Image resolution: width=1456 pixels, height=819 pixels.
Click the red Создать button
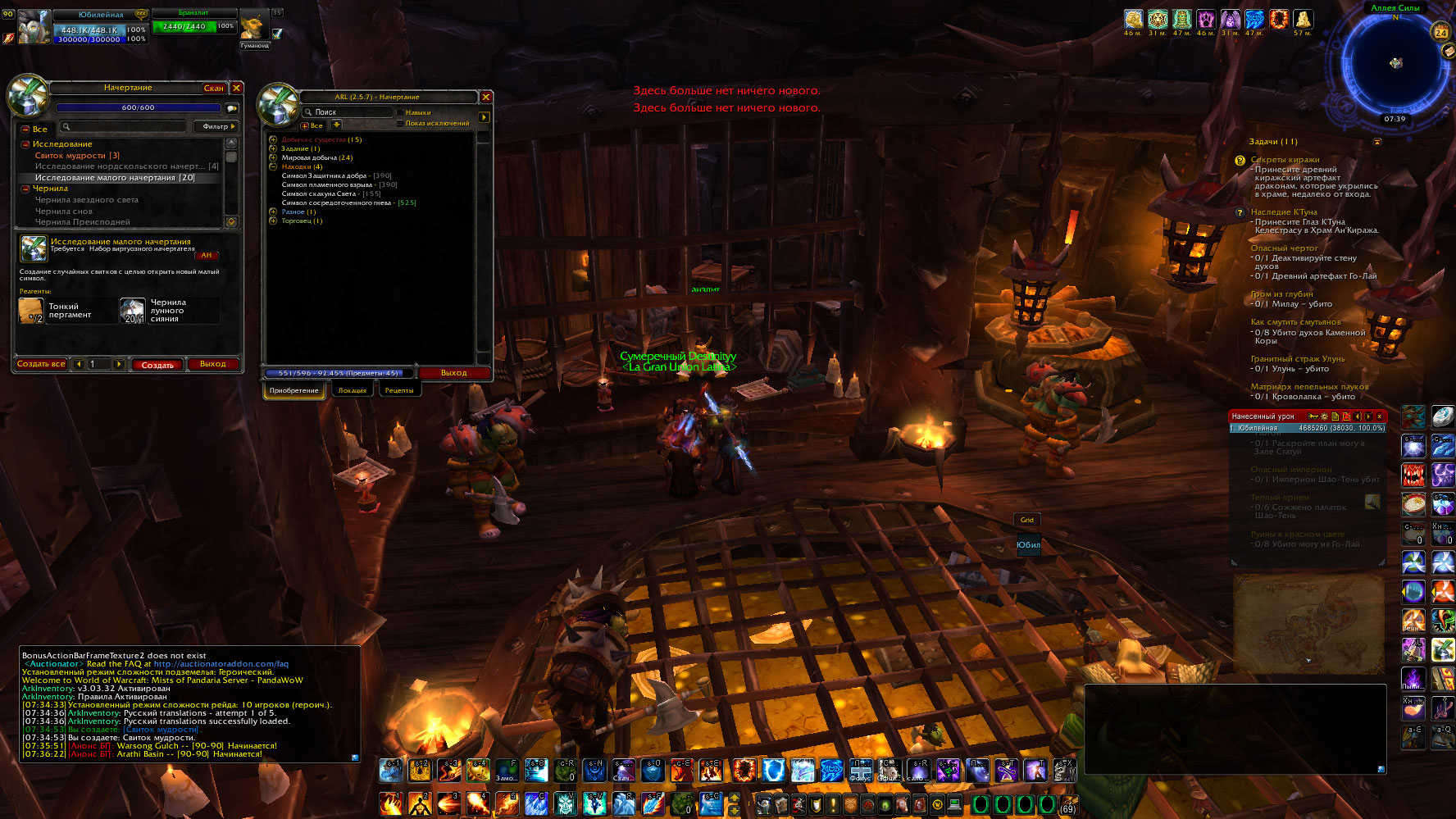click(x=157, y=365)
